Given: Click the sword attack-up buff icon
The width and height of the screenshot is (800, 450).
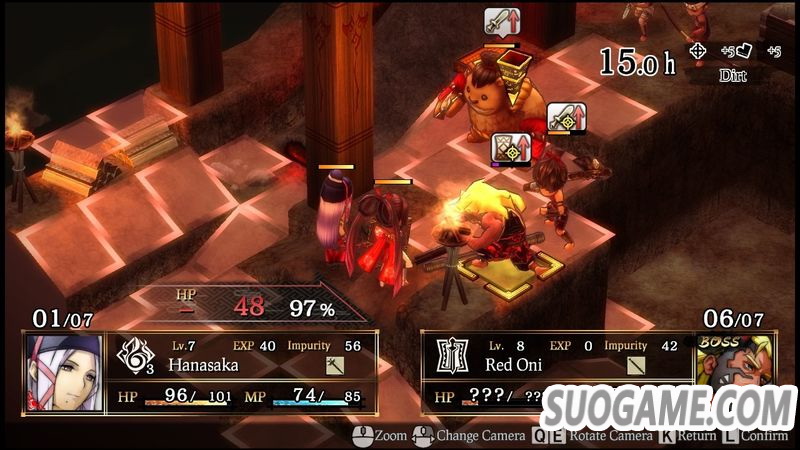Looking at the screenshot, I should (500, 21).
